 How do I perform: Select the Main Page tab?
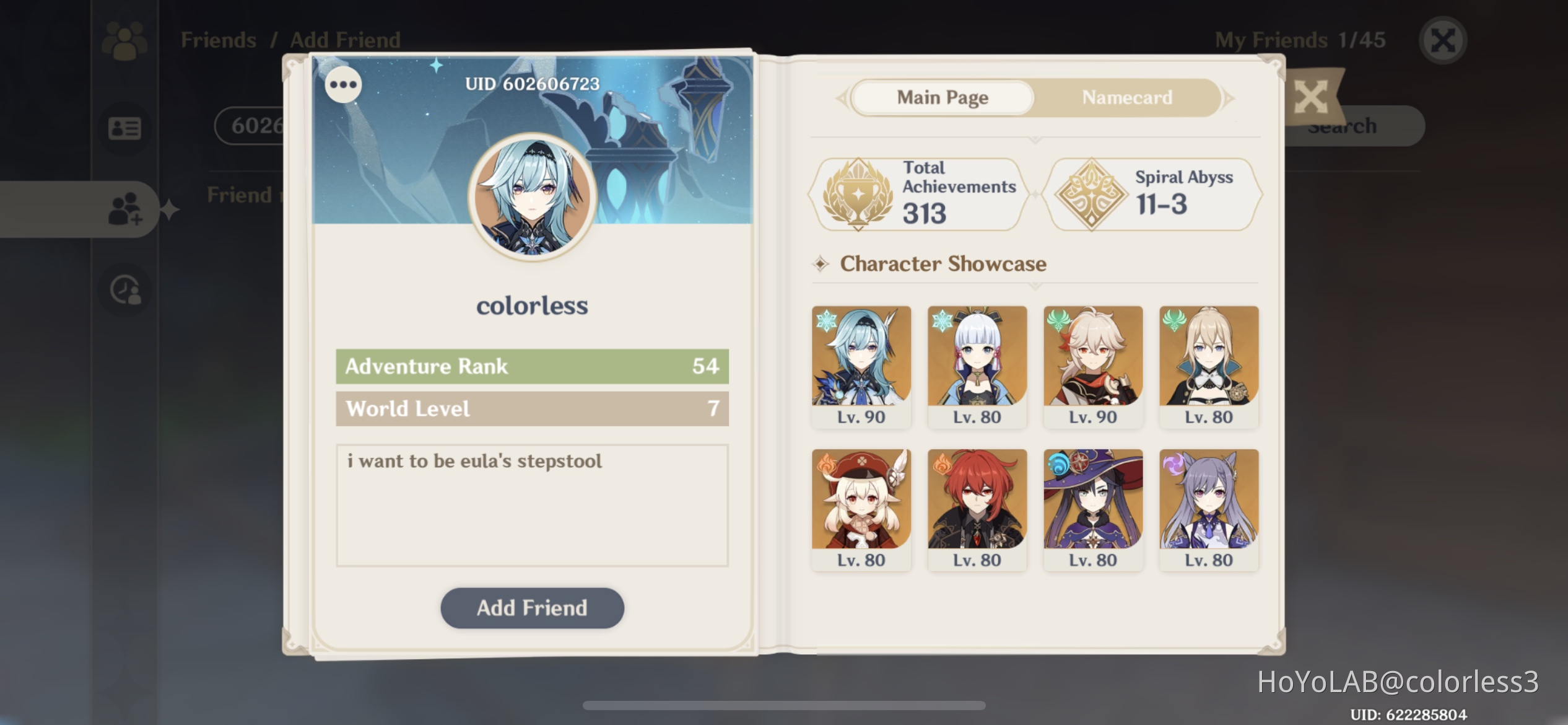tap(941, 97)
